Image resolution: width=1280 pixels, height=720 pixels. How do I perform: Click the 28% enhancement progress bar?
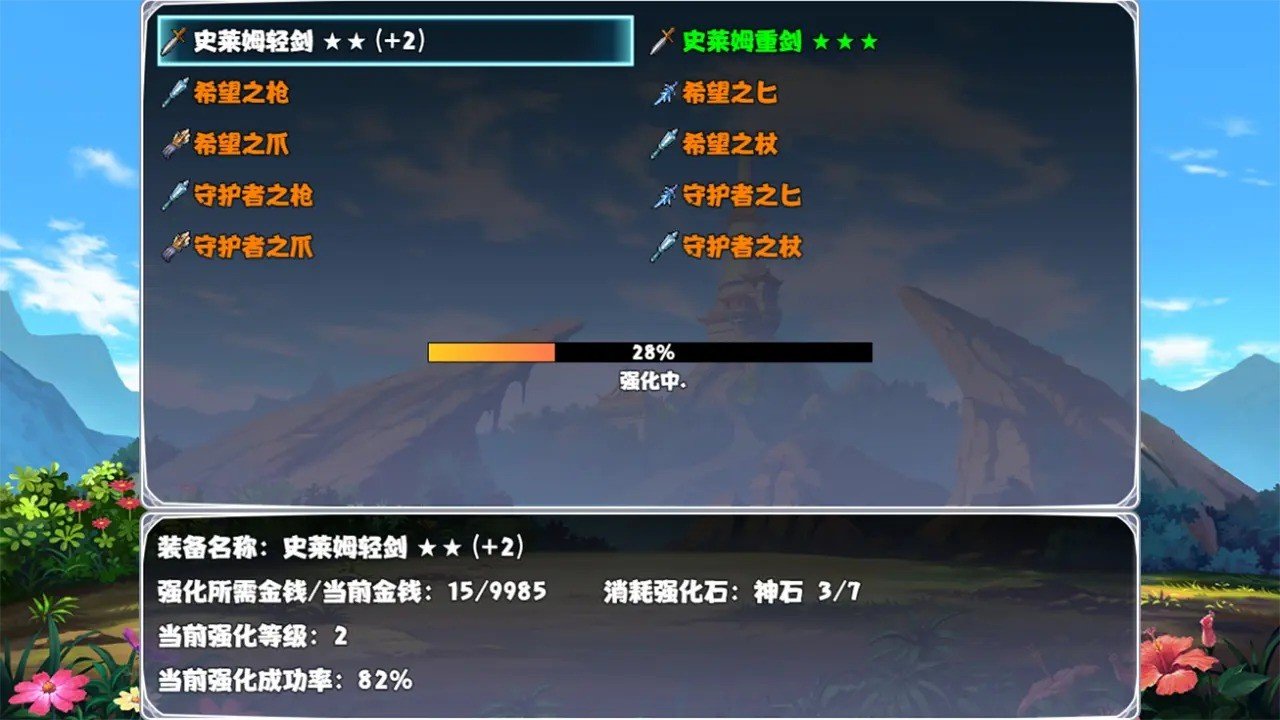(x=650, y=352)
